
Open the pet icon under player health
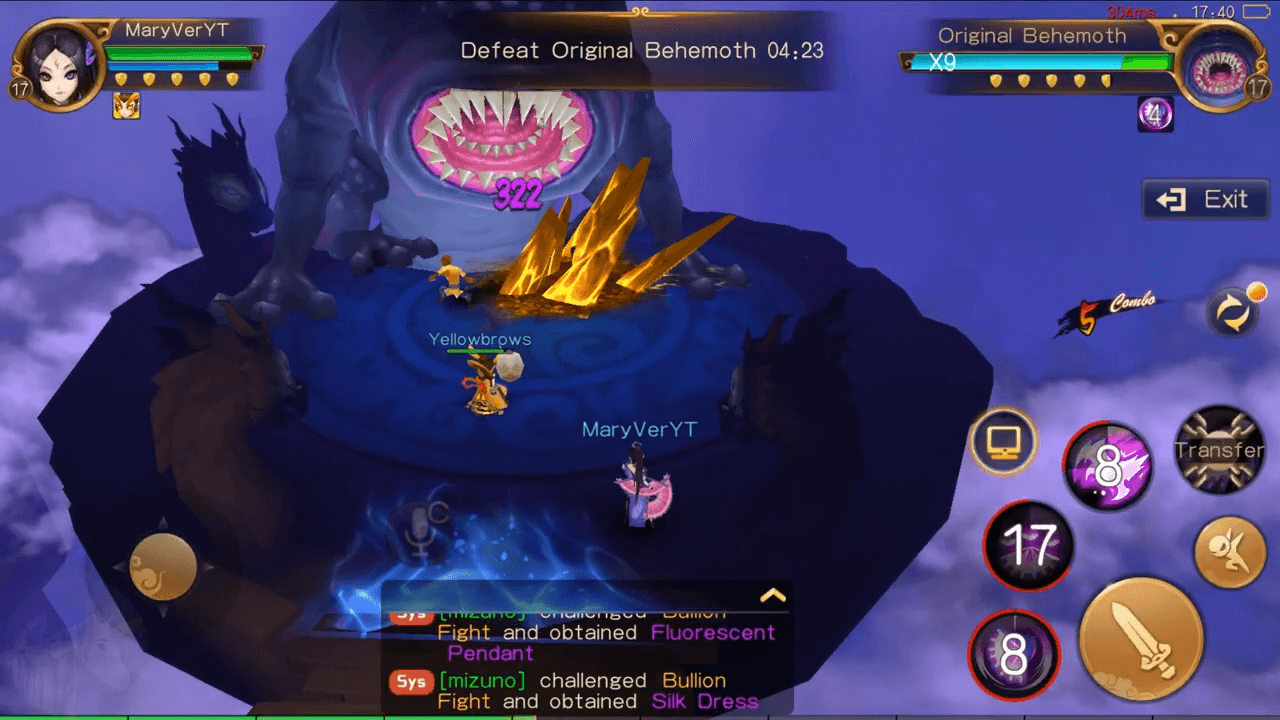pyautogui.click(x=126, y=105)
